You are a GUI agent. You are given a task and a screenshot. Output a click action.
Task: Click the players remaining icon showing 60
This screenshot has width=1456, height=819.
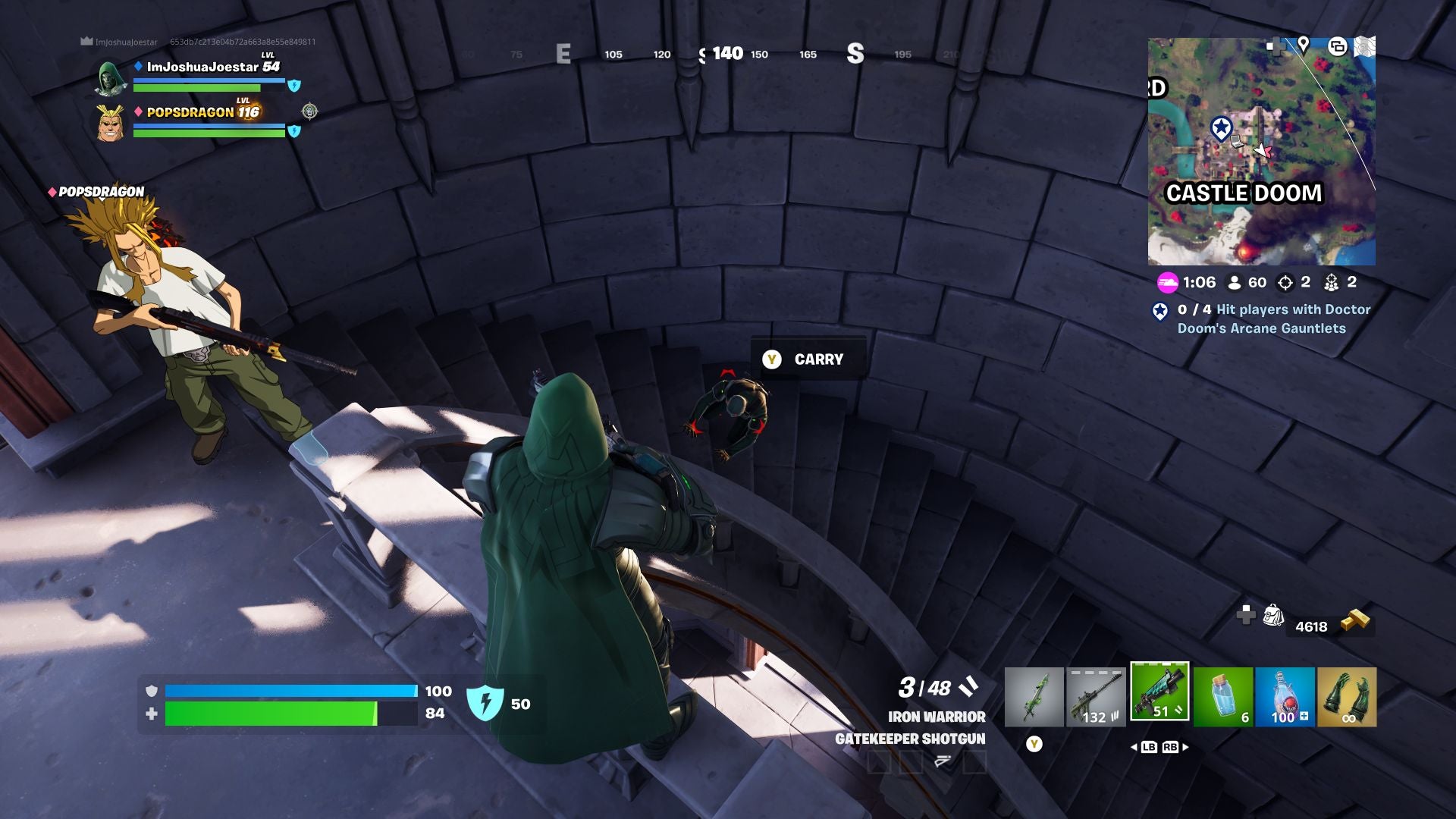pos(1234,283)
